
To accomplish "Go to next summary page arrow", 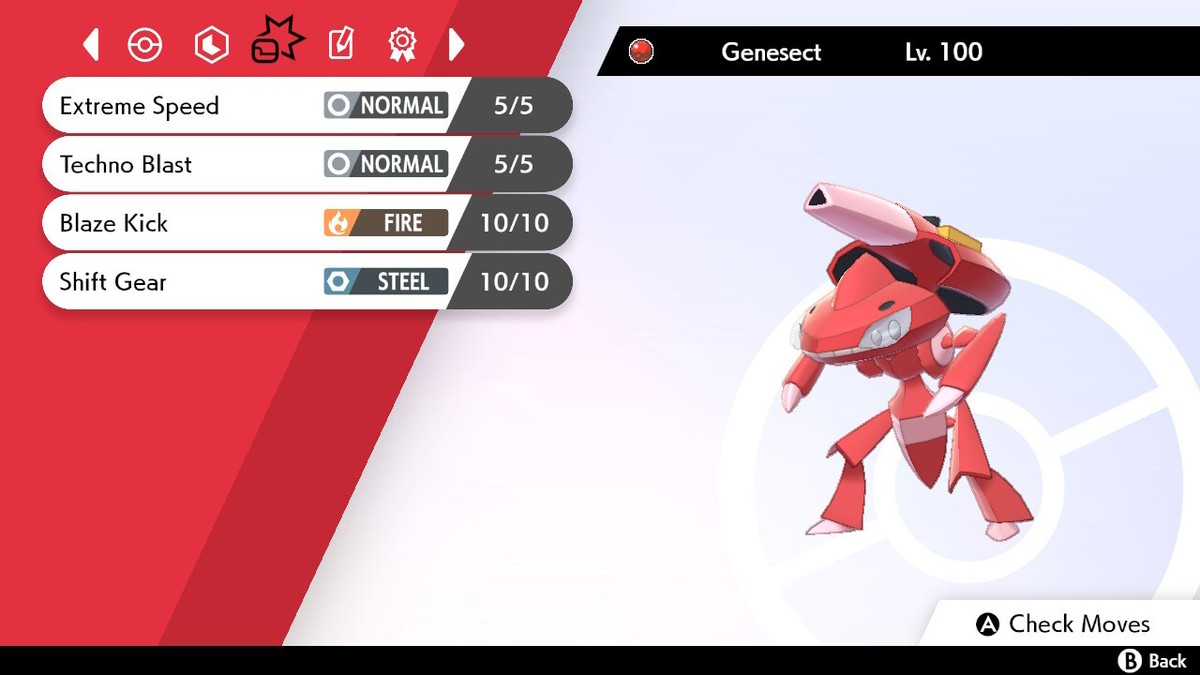I will pyautogui.click(x=456, y=44).
